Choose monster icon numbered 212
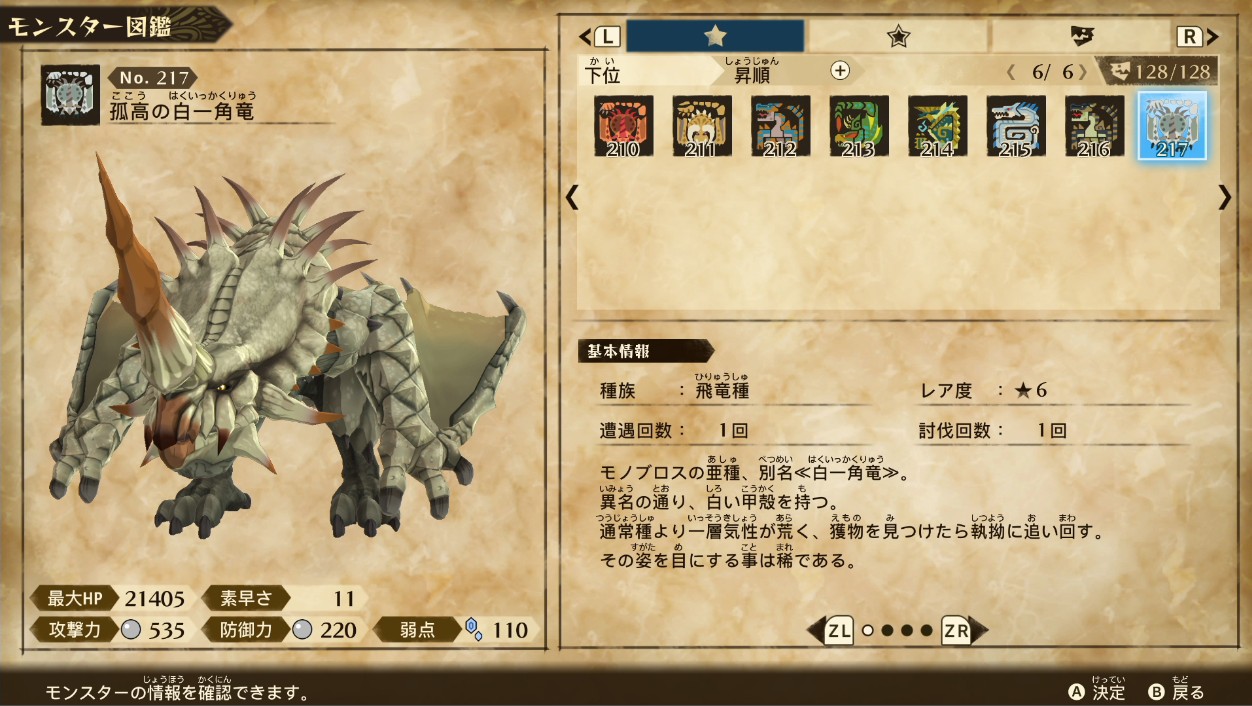This screenshot has height=706, width=1252. coord(781,126)
